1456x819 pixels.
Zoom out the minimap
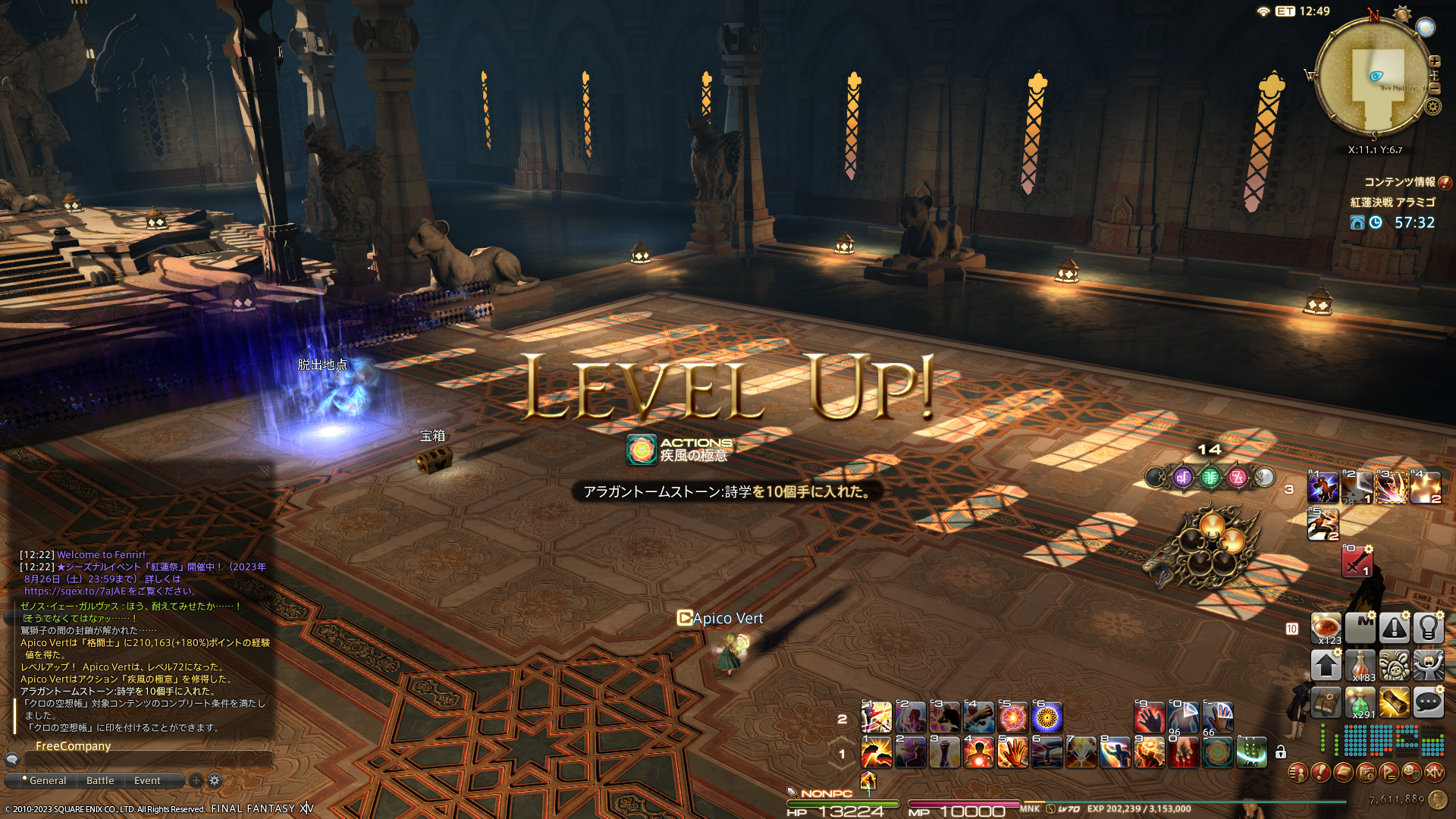click(1435, 89)
